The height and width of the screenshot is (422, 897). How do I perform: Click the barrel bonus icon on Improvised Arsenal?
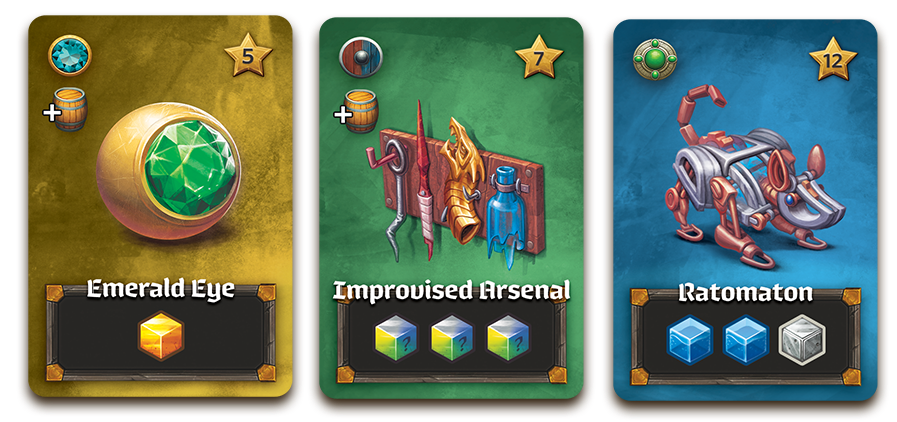[x=361, y=112]
